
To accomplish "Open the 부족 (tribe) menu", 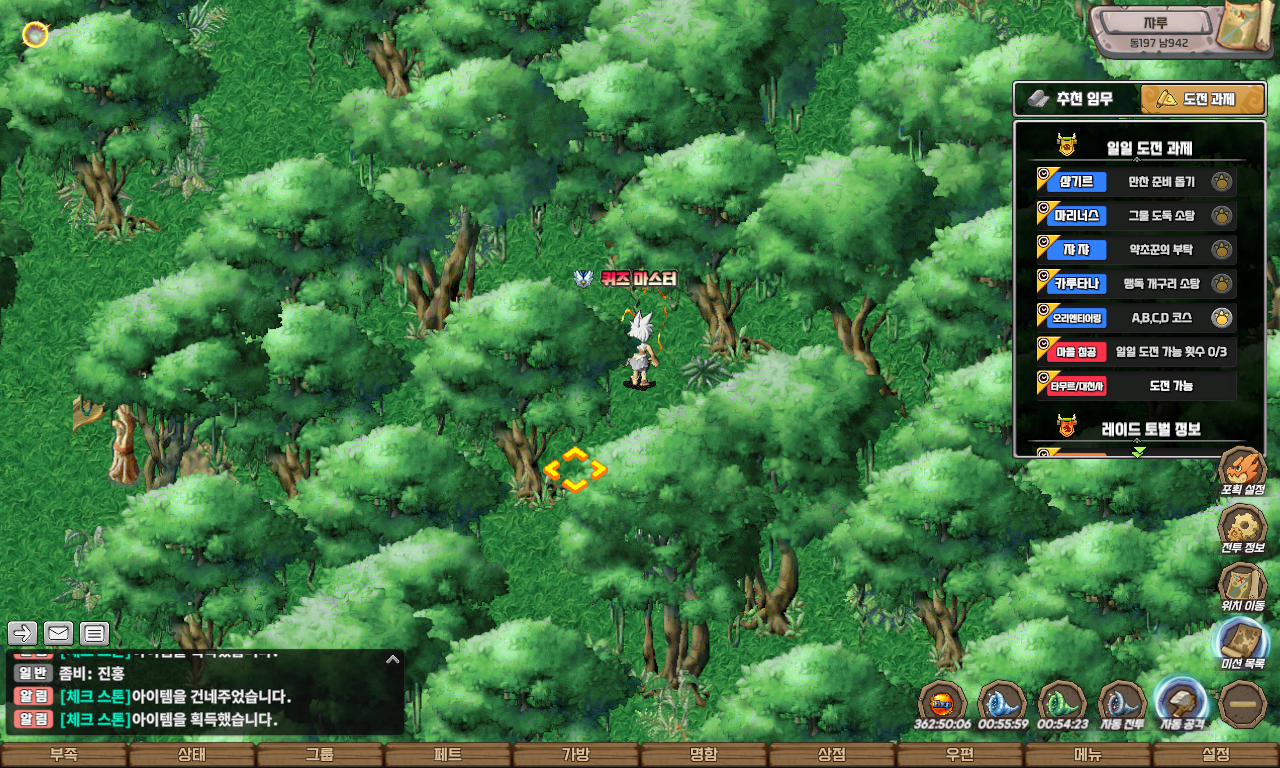I will [x=64, y=755].
